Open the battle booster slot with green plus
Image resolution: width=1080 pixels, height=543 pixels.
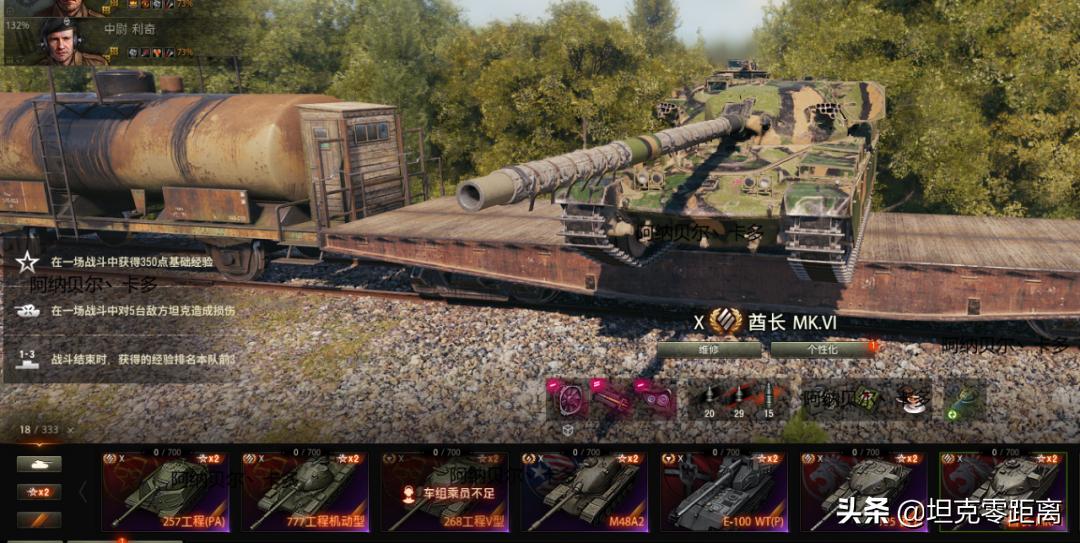point(965,399)
